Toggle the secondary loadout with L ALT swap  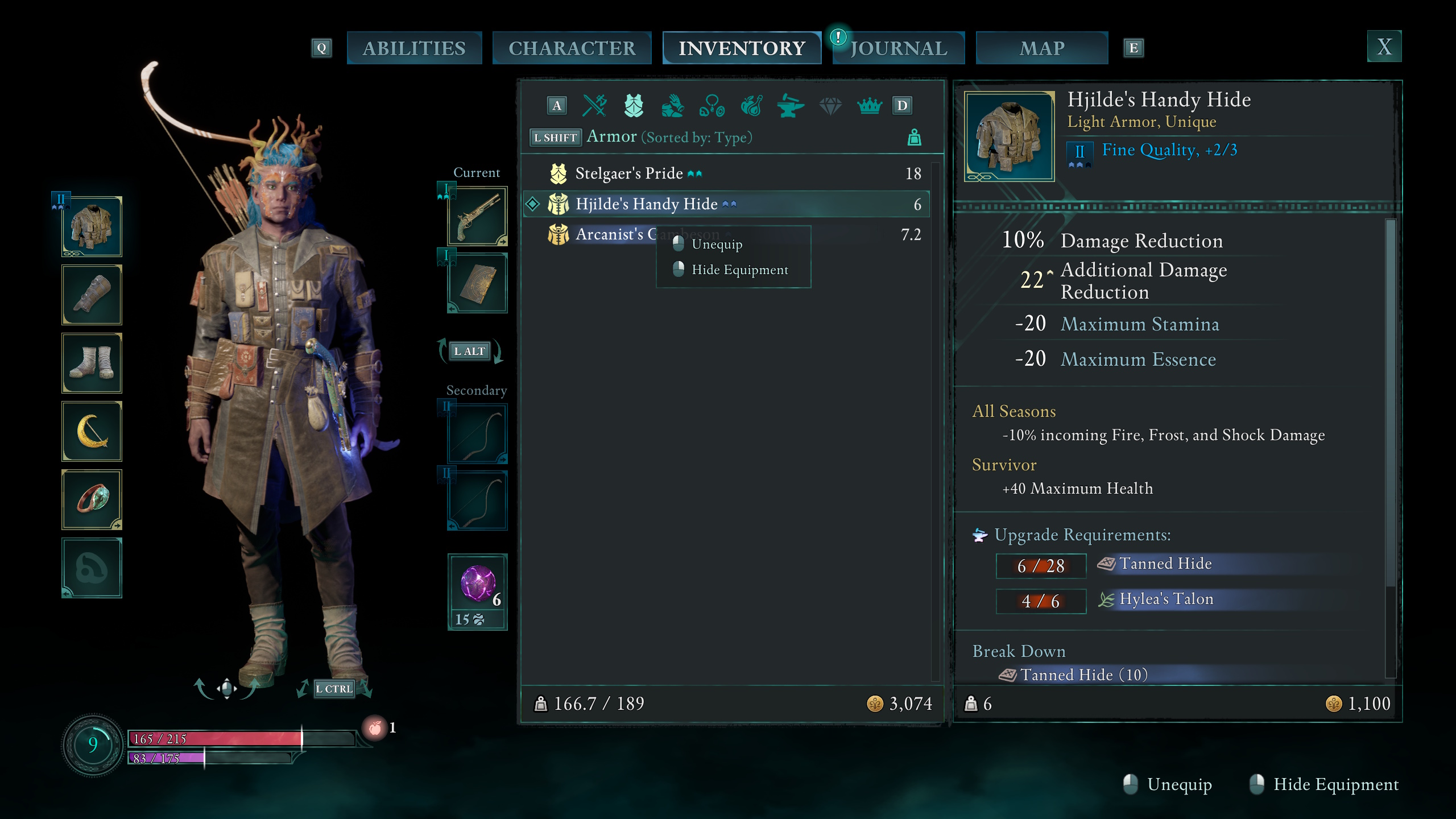click(x=471, y=351)
